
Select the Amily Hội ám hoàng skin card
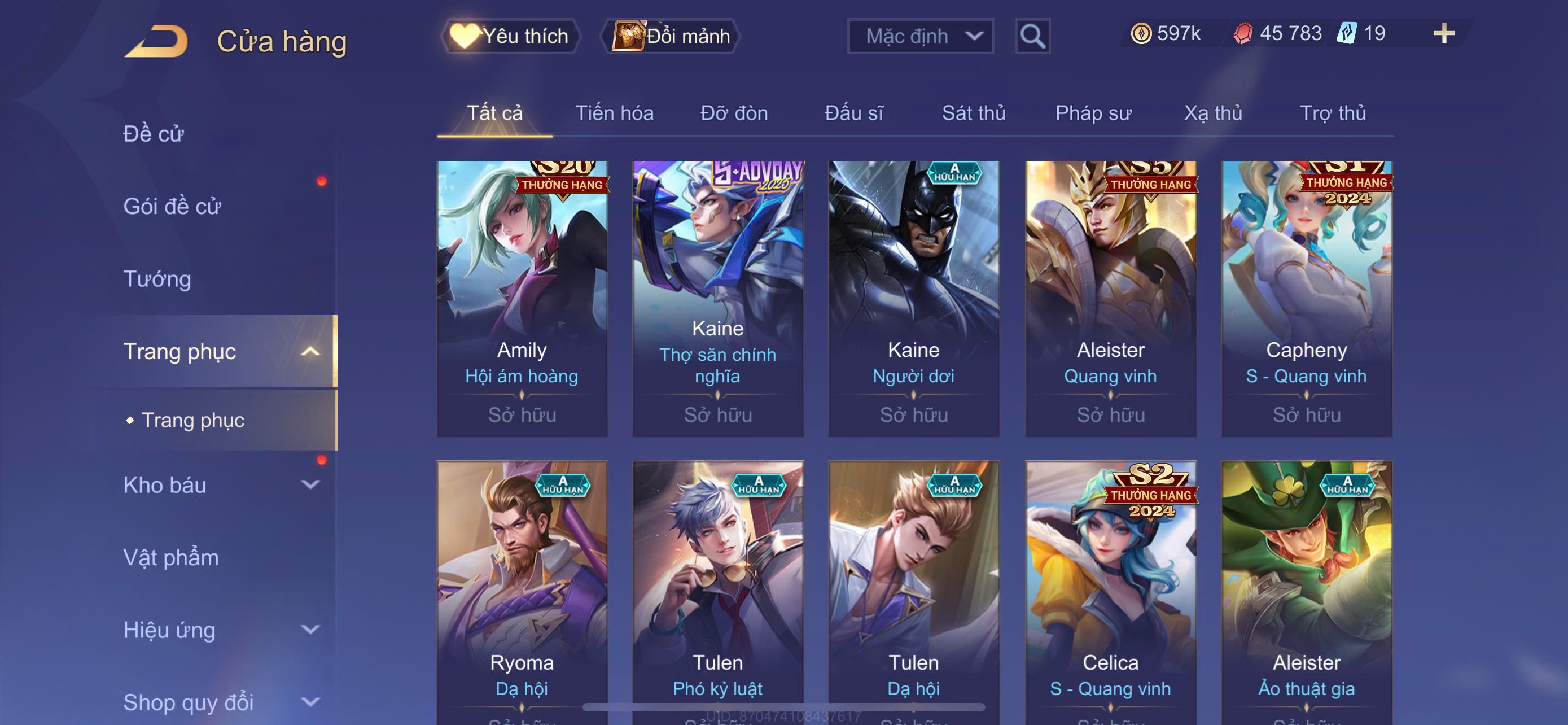522,298
